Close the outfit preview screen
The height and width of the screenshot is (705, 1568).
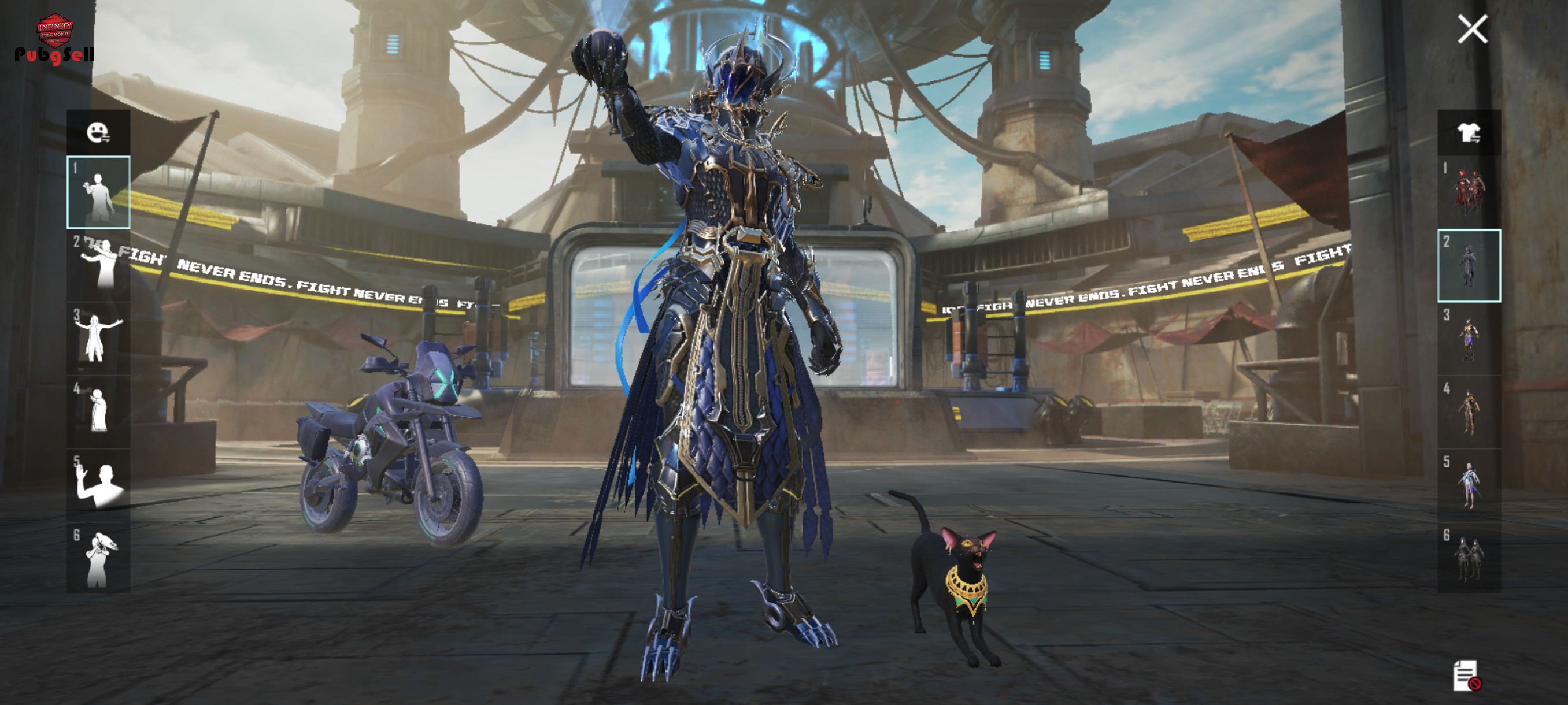click(x=1472, y=29)
